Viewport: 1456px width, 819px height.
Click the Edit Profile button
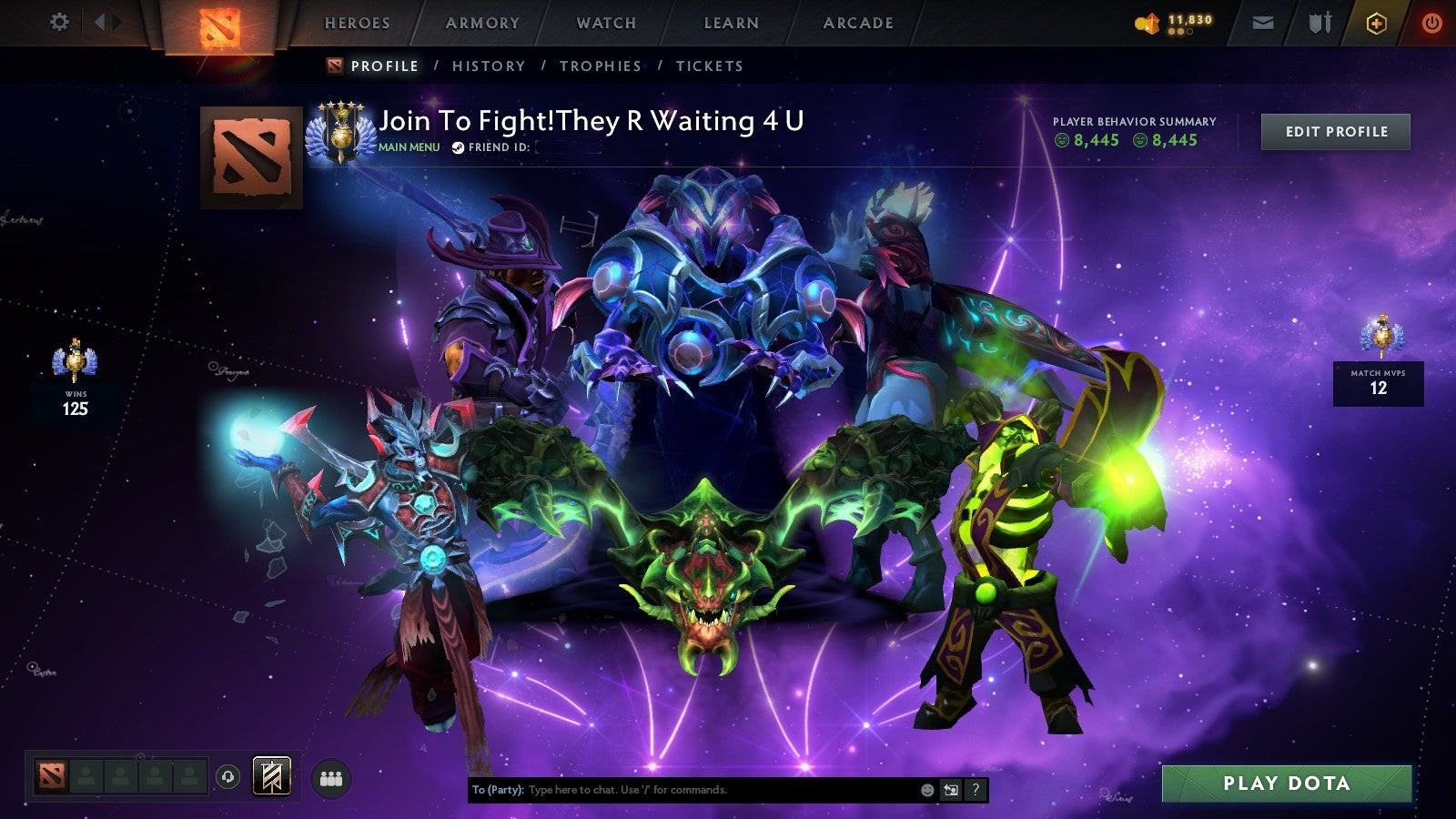[1335, 131]
